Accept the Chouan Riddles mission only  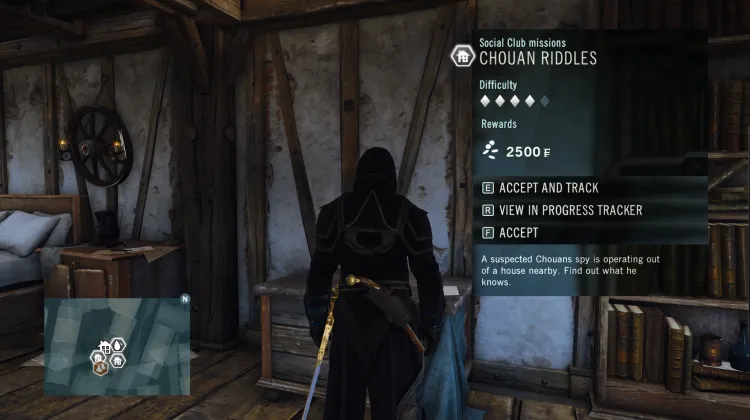[x=518, y=233]
